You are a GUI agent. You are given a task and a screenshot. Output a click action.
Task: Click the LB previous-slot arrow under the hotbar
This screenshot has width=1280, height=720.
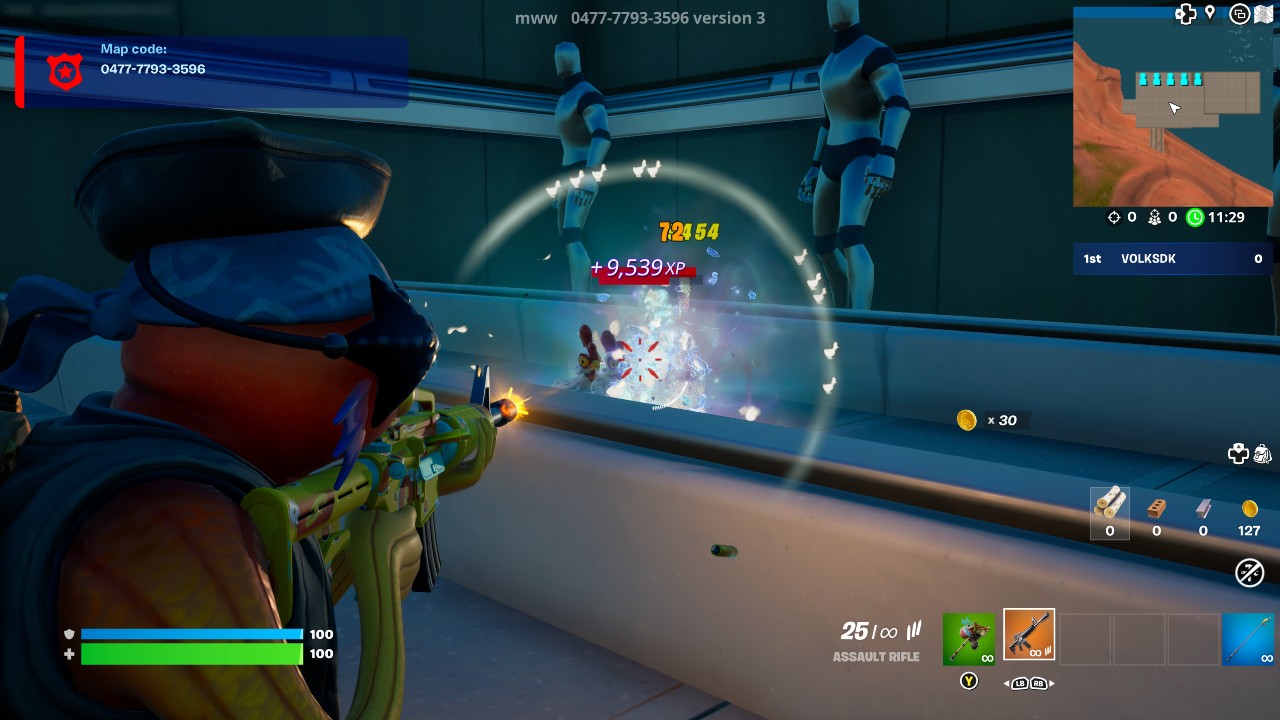tap(1019, 682)
